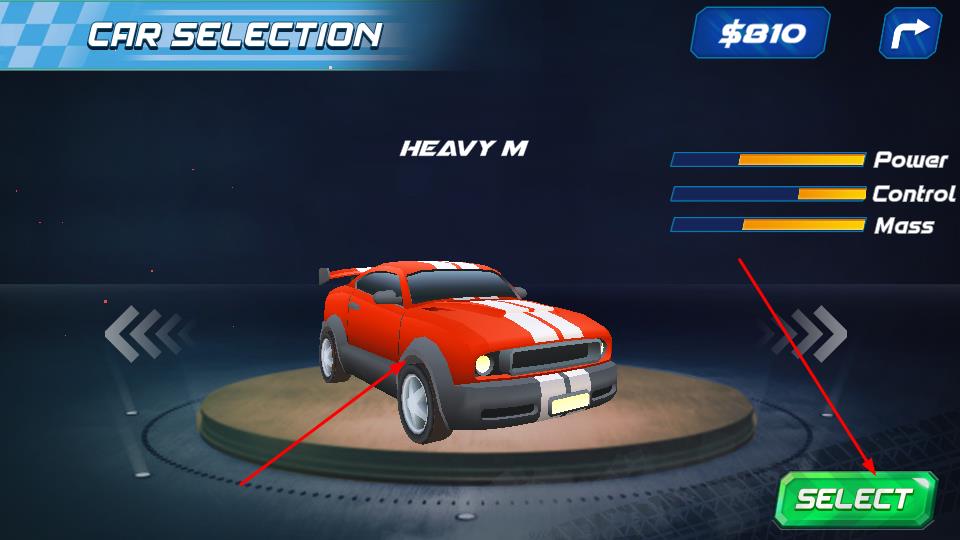Tap the $810 money balance button

point(761,33)
